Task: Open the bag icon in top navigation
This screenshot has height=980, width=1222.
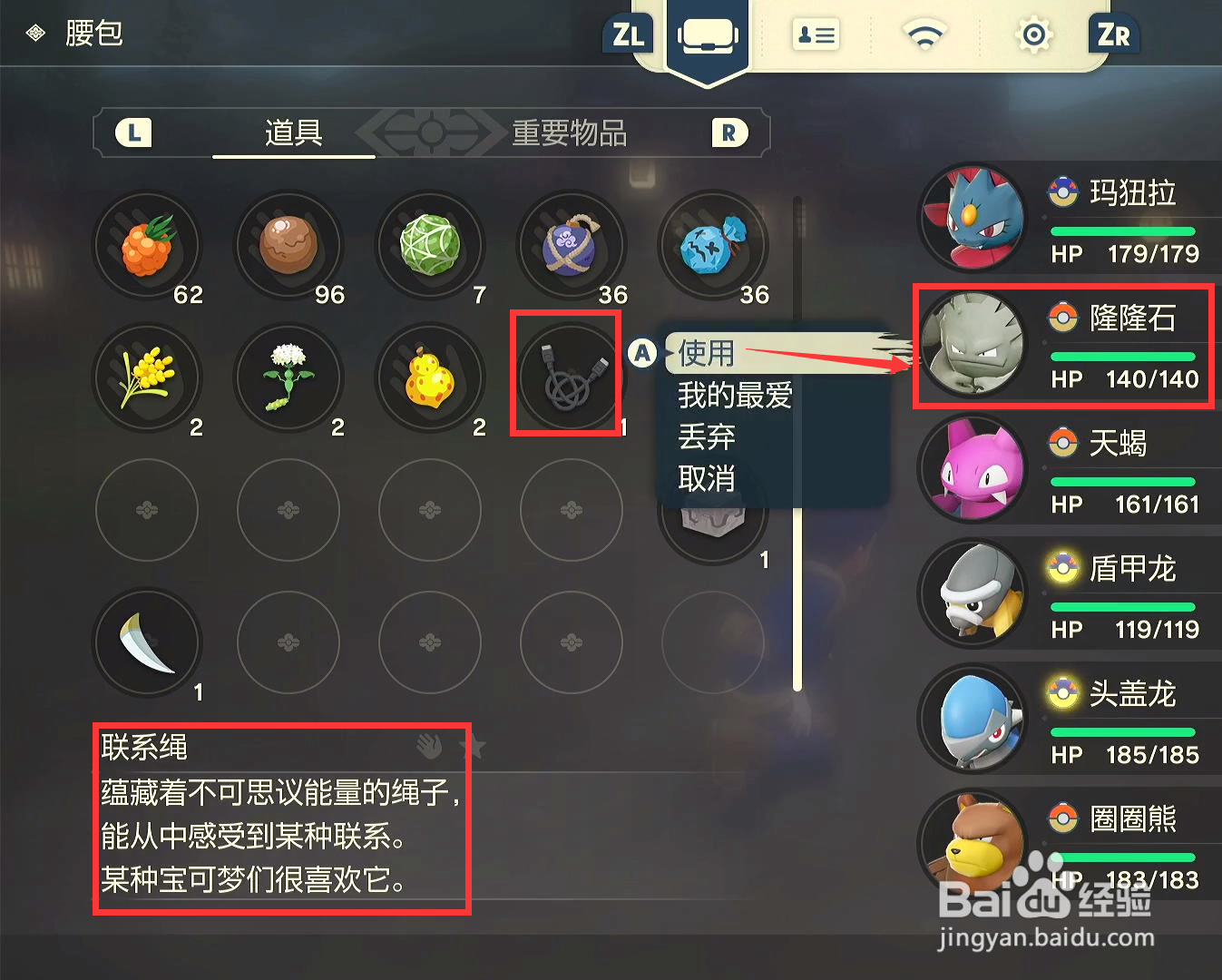Action: (x=708, y=34)
